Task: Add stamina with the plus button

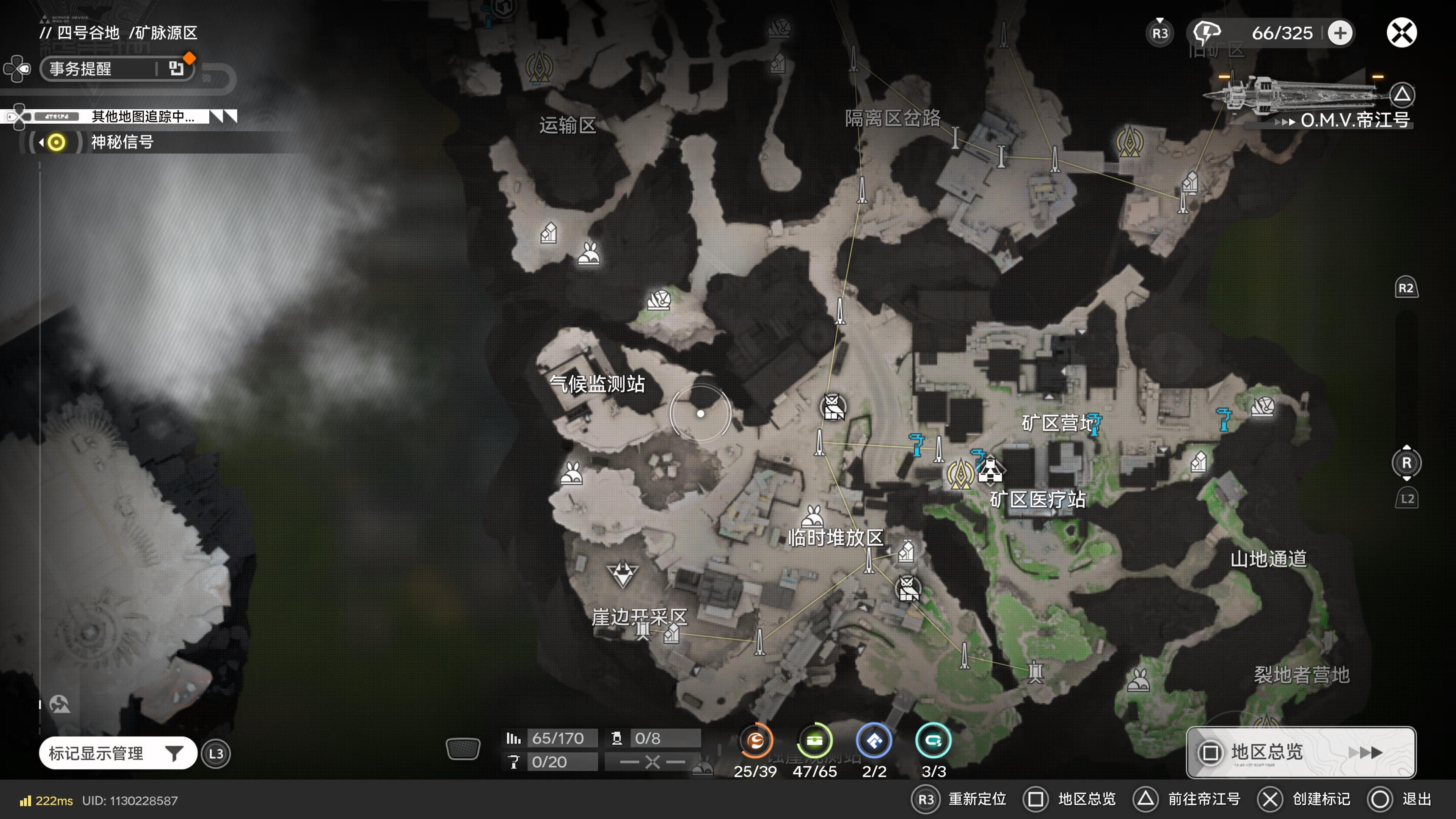Action: (x=1340, y=33)
